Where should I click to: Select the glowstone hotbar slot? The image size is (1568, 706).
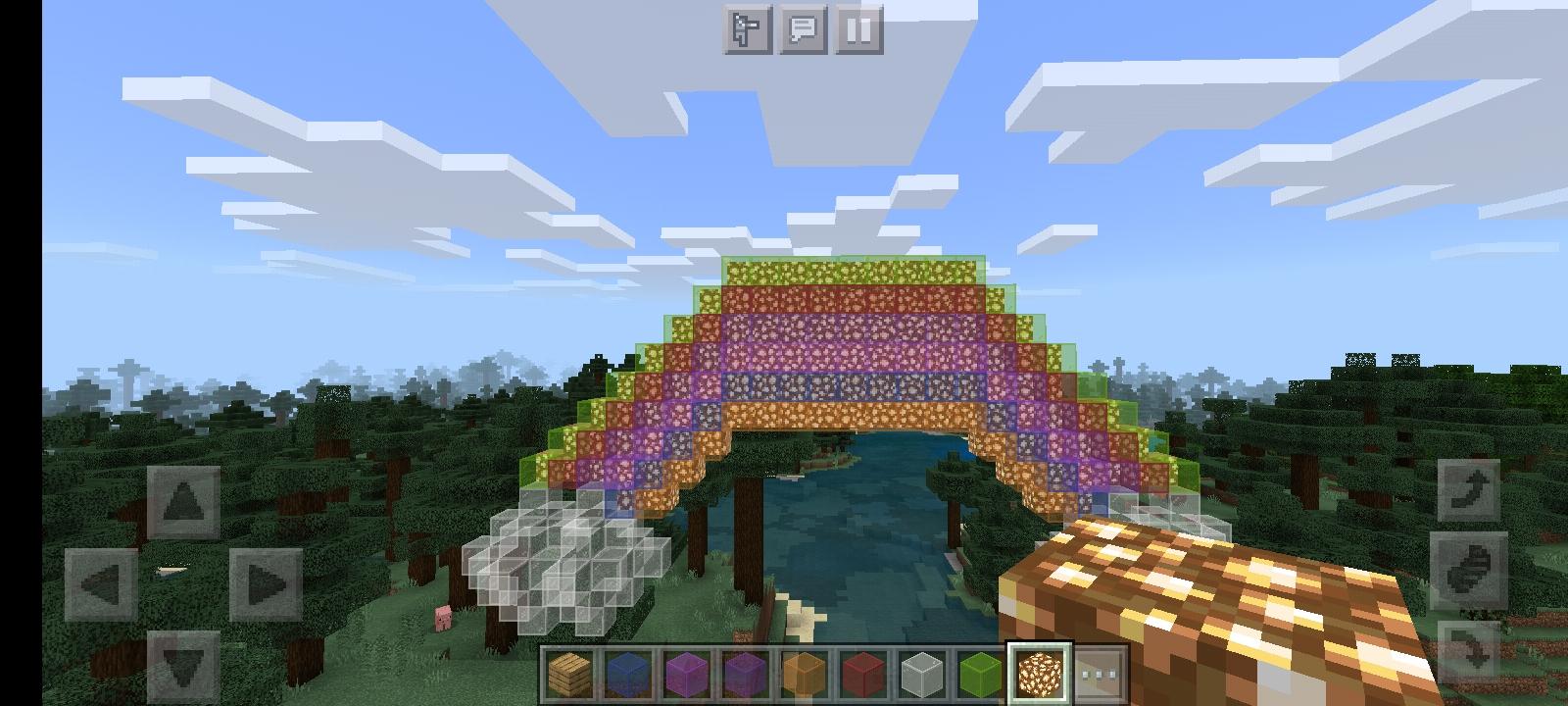[x=1039, y=673]
